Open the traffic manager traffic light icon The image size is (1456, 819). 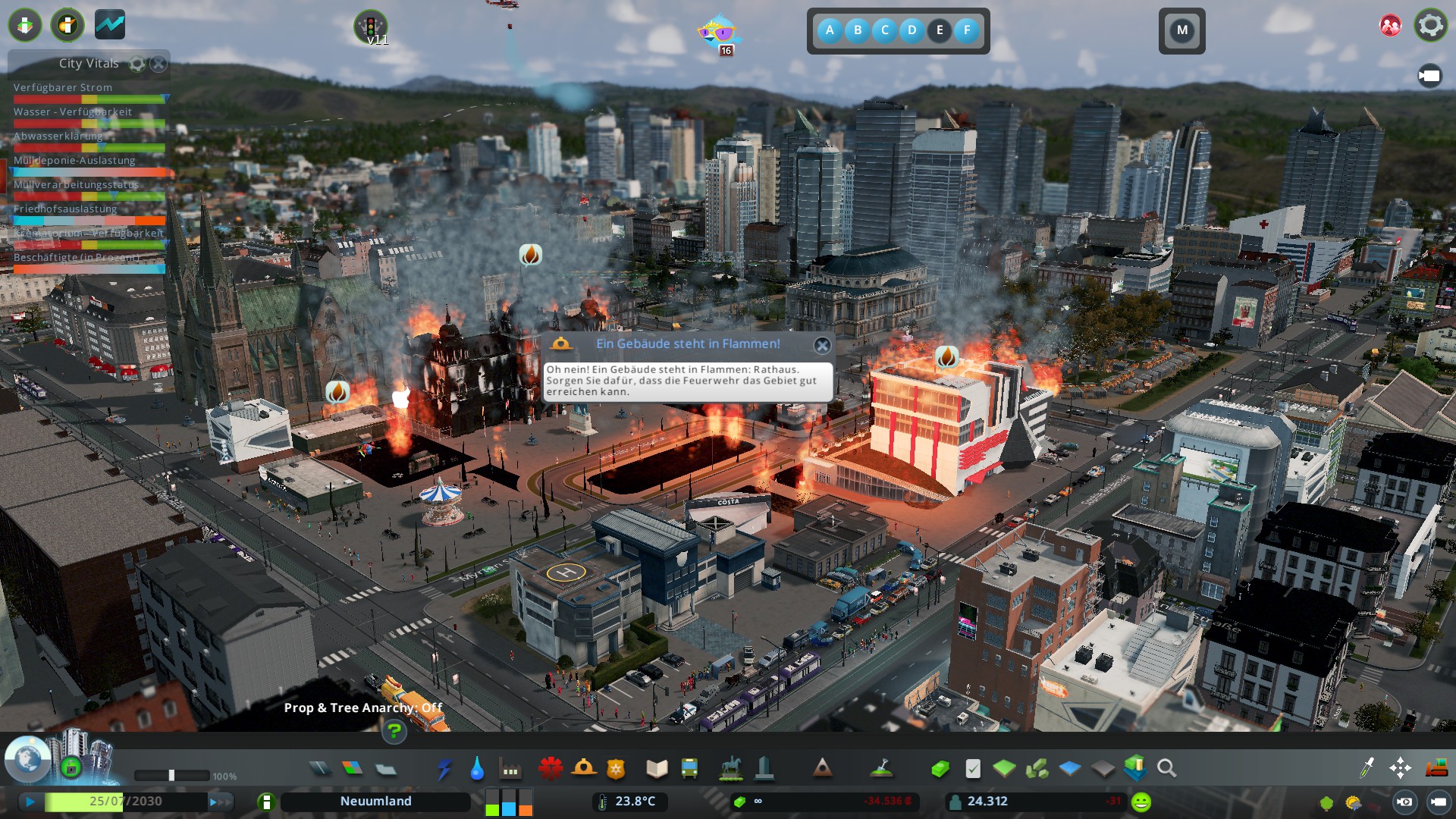(x=370, y=27)
